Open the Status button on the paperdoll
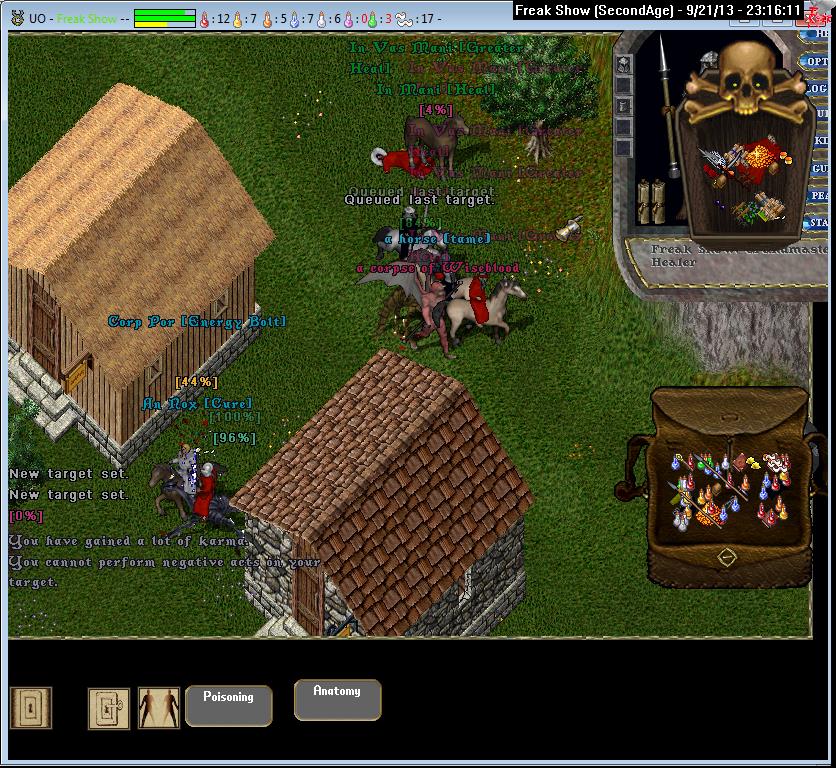 click(x=819, y=222)
